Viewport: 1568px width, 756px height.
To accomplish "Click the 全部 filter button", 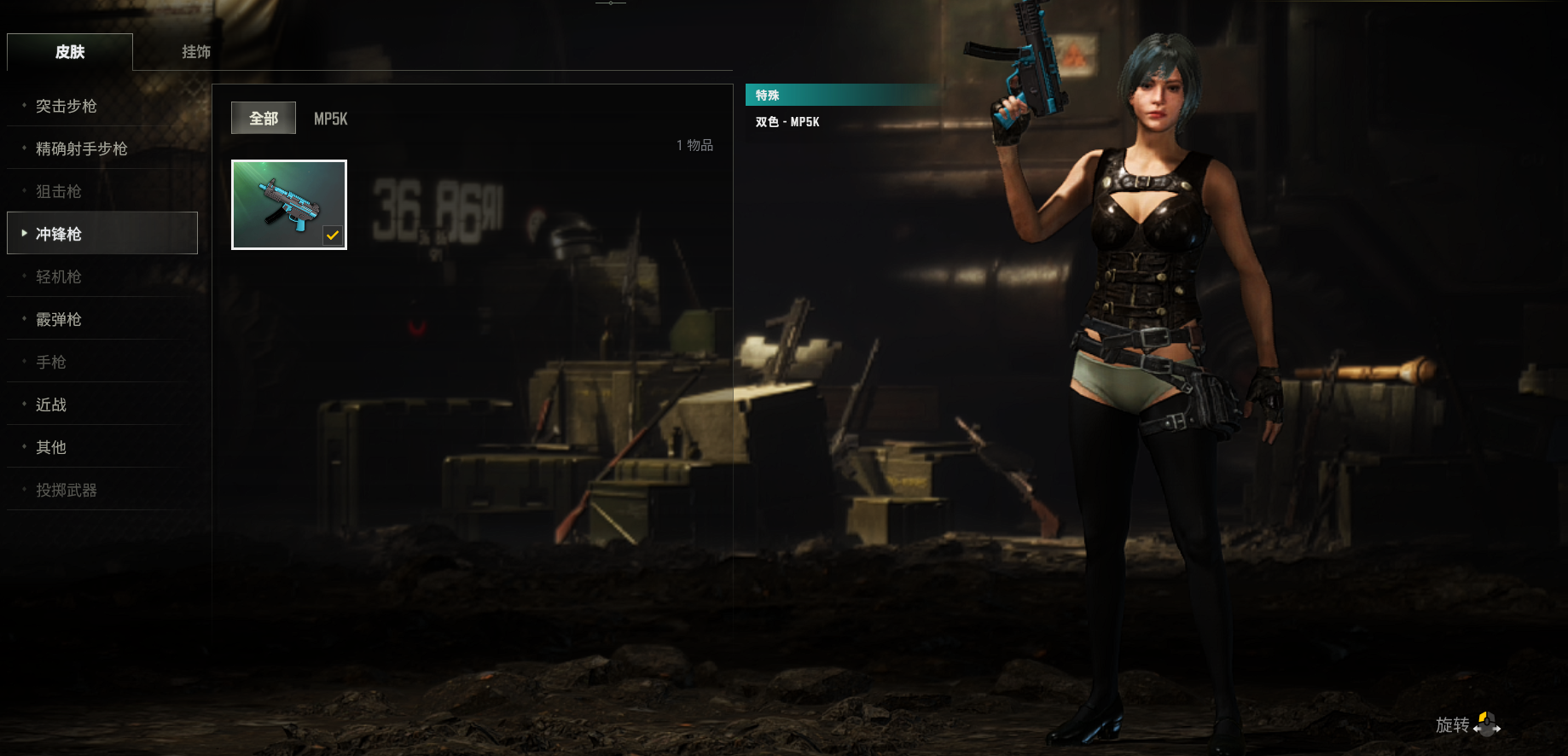I will click(263, 118).
